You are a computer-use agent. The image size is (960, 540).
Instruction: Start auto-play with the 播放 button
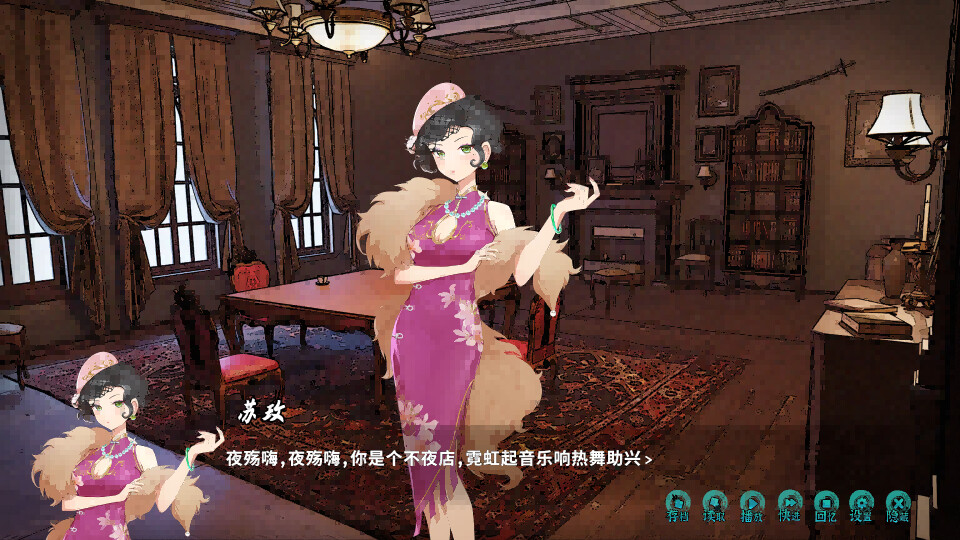(752, 506)
